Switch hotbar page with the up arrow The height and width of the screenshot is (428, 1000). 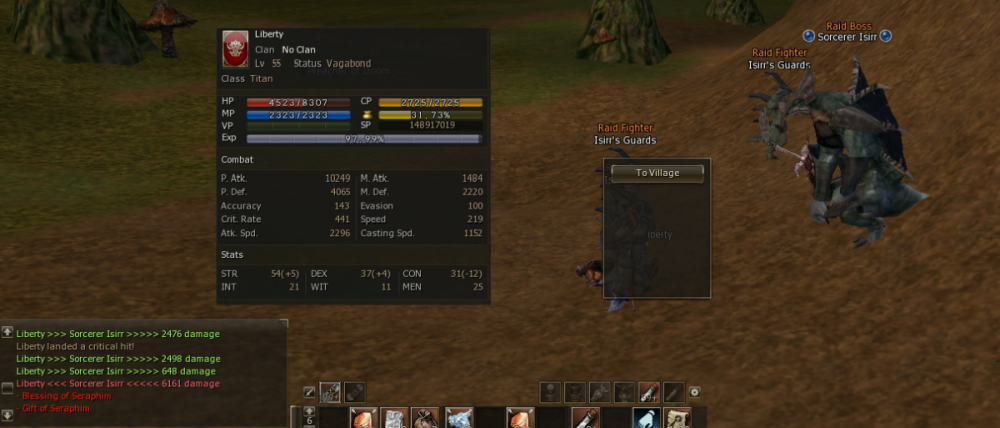[309, 411]
